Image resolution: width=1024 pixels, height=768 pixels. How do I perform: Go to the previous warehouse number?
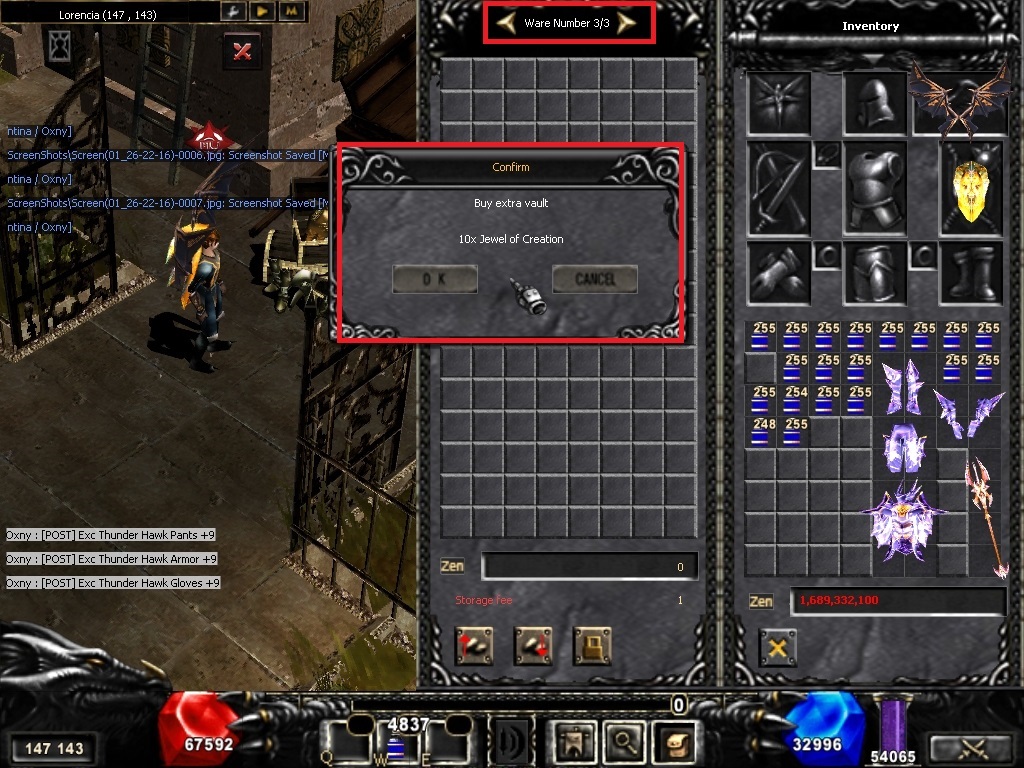tap(507, 23)
